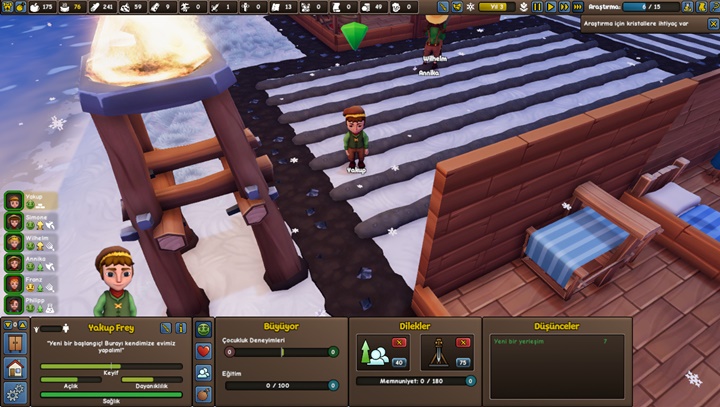
Task: Switch to the red heart tab
Action: [x=204, y=351]
